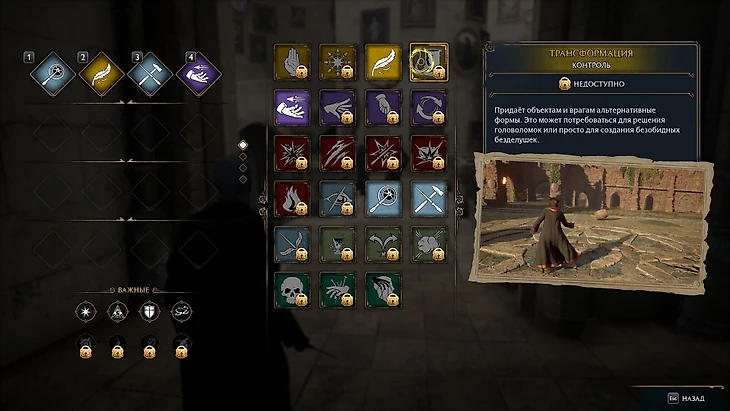
Task: Choose the highlighted Transformation spell tile
Action: click(x=428, y=61)
